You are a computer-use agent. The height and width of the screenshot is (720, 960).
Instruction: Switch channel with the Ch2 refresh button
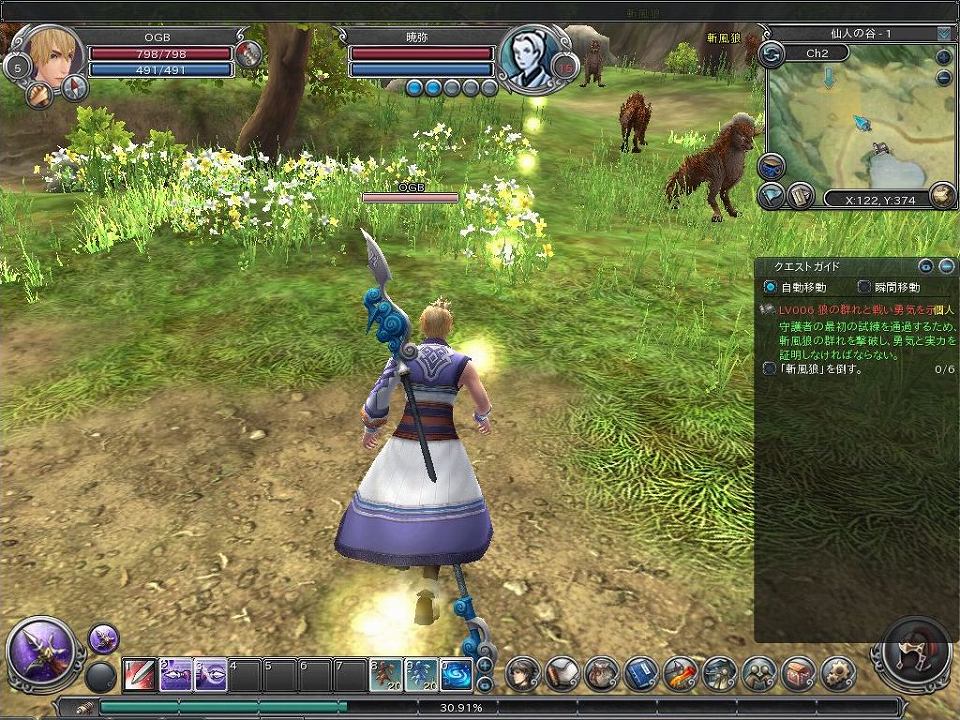point(771,54)
